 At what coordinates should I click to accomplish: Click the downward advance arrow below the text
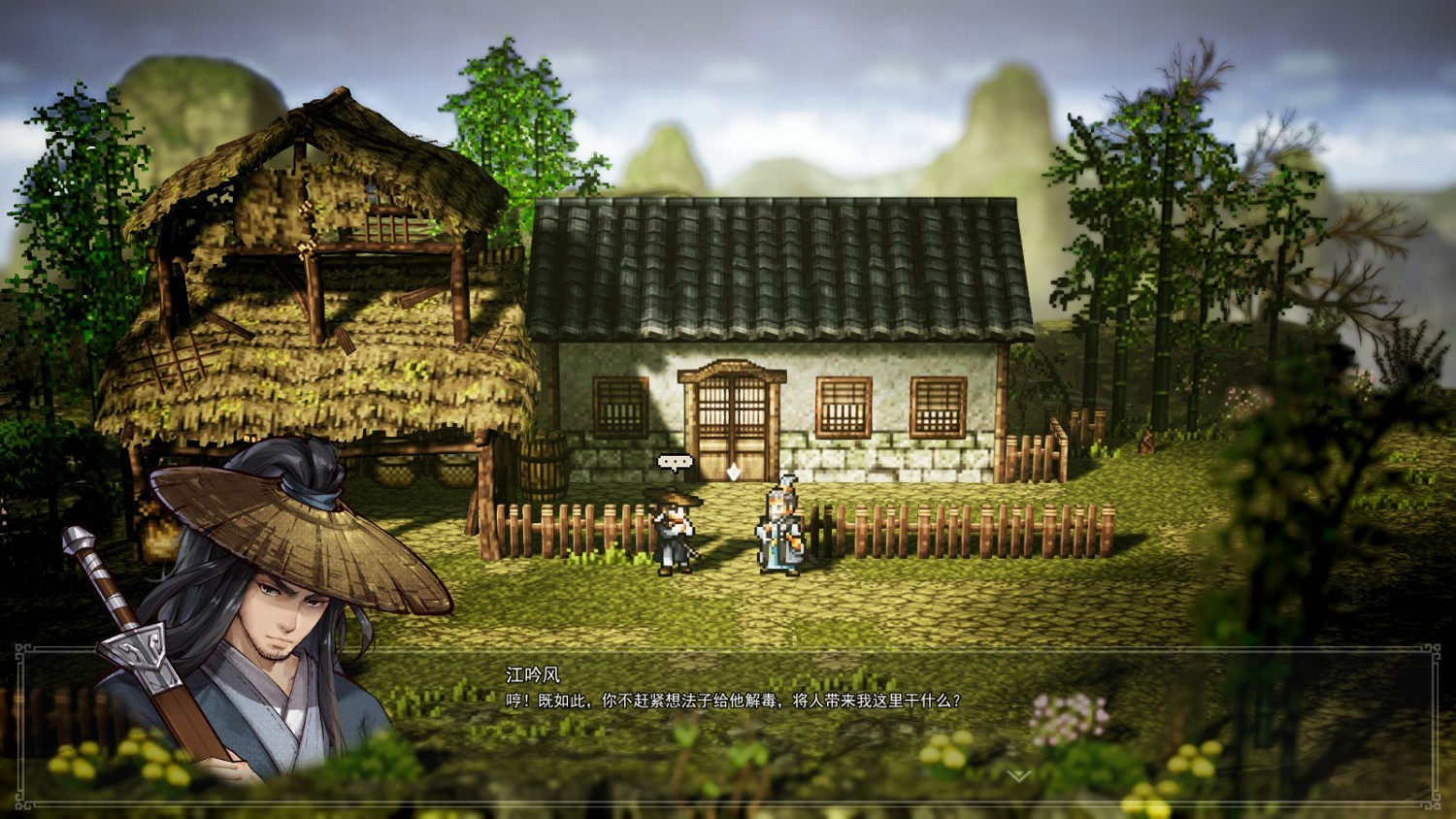click(1017, 774)
